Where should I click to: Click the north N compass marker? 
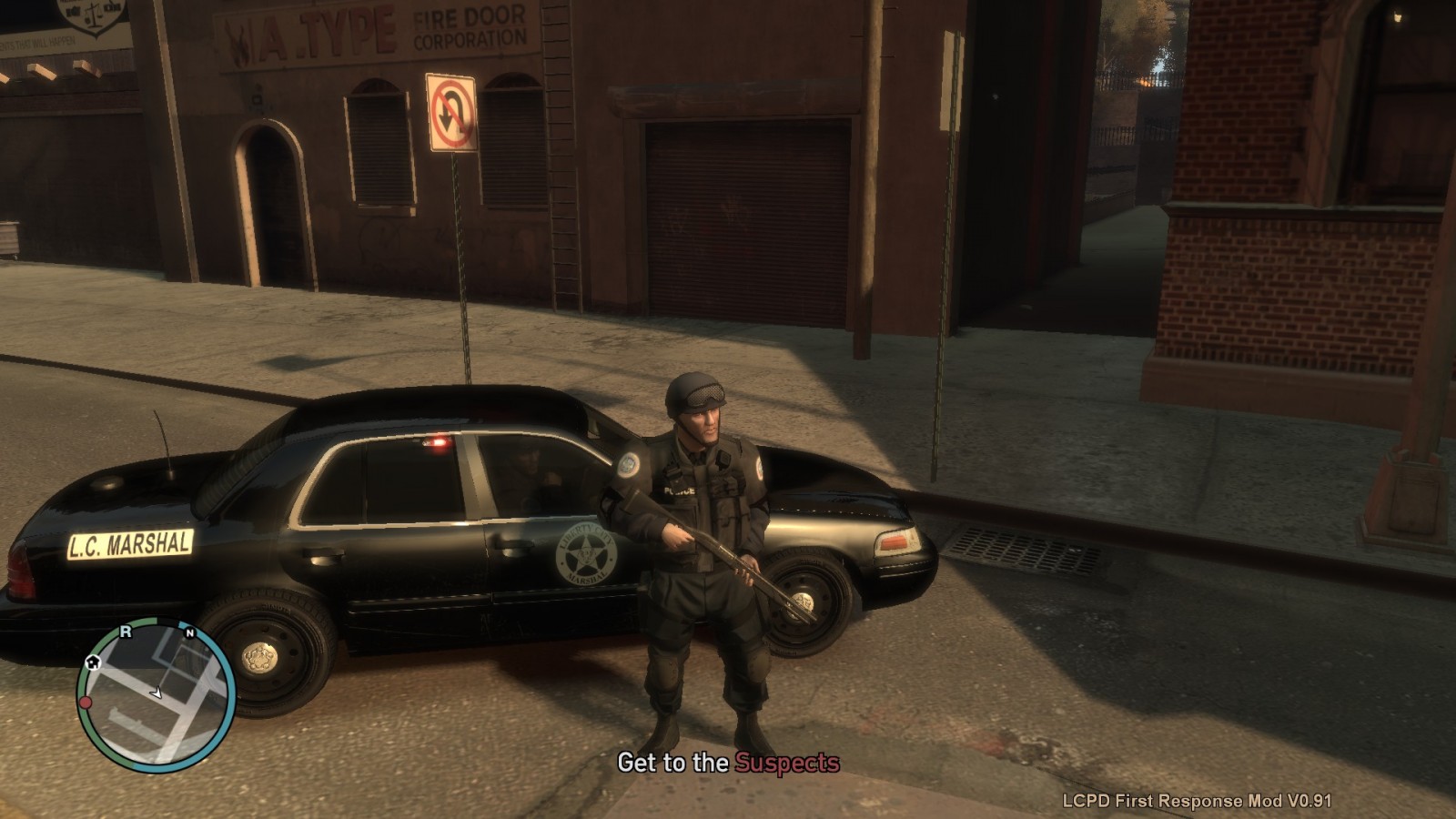[189, 632]
